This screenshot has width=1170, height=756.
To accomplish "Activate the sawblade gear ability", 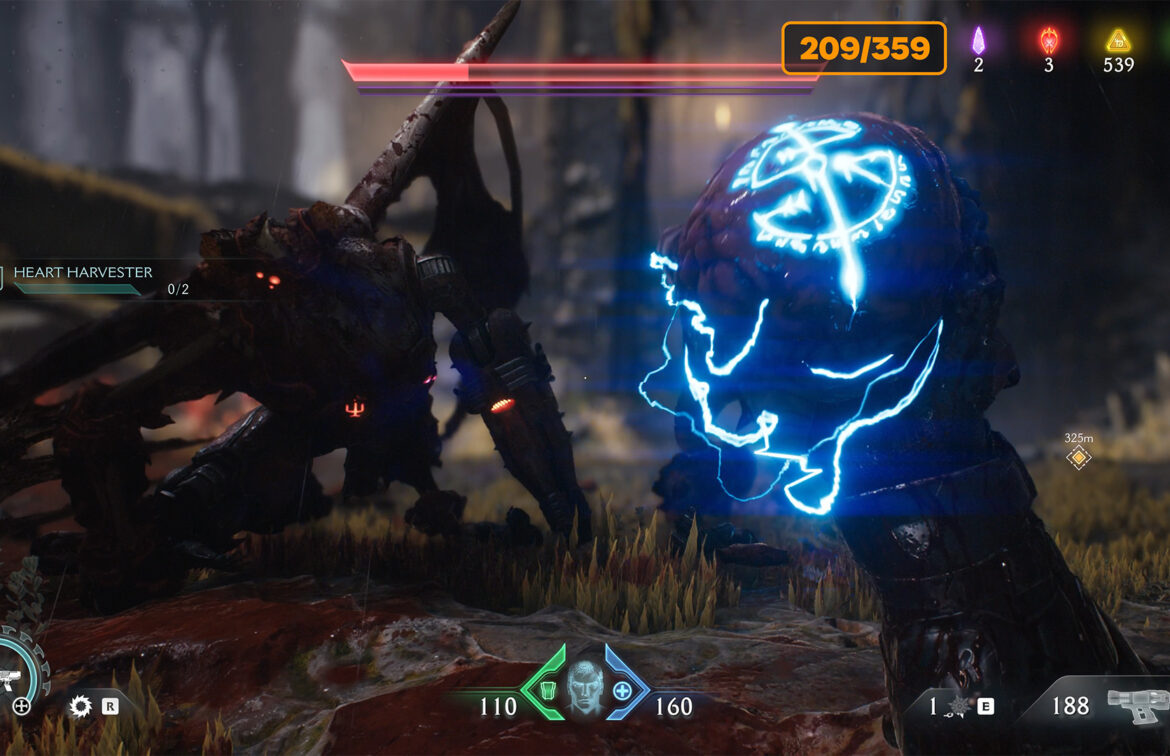I will [x=81, y=707].
